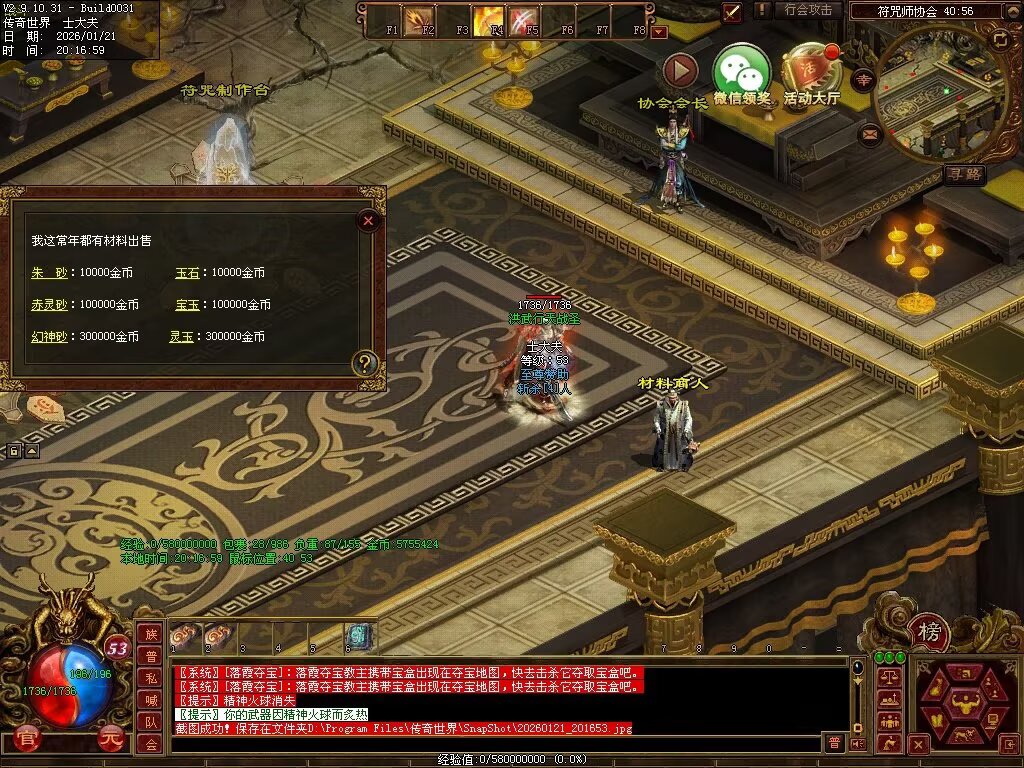Viewport: 1024px width, 768px height.
Task: Switch chat to the 私 private channel
Action: 150,678
